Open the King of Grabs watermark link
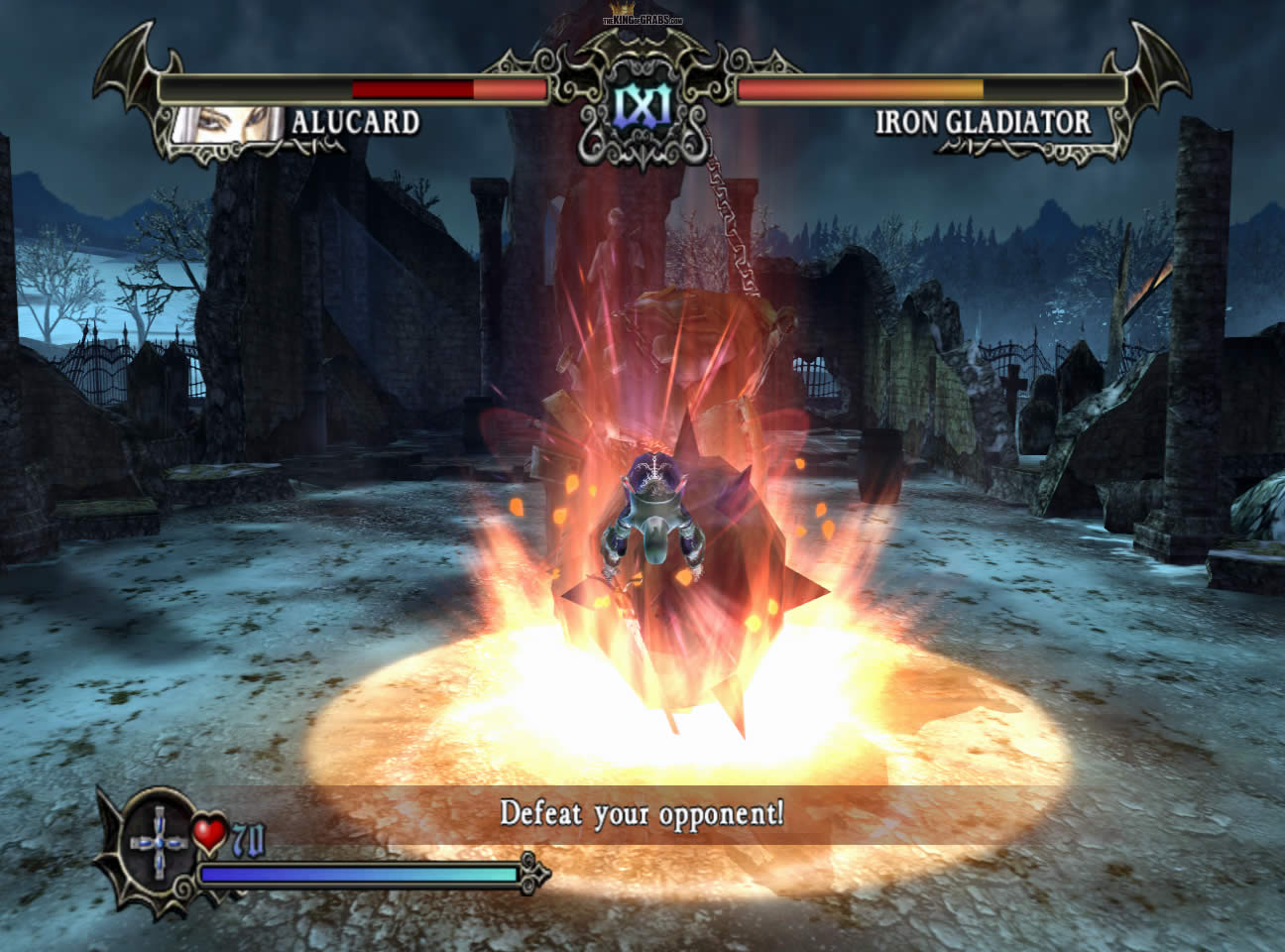This screenshot has width=1285, height=952. pos(642,17)
